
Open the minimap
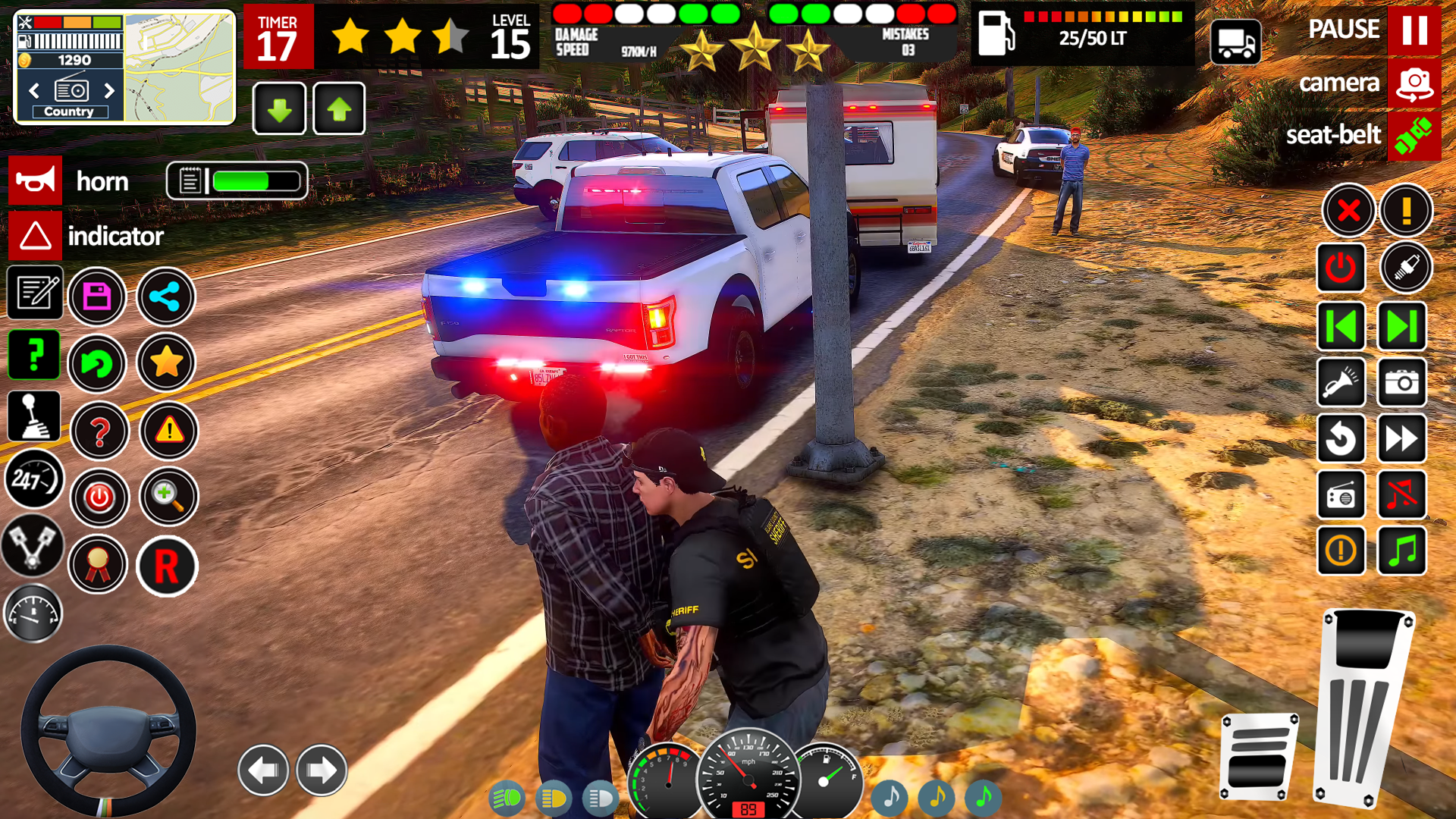click(x=179, y=67)
